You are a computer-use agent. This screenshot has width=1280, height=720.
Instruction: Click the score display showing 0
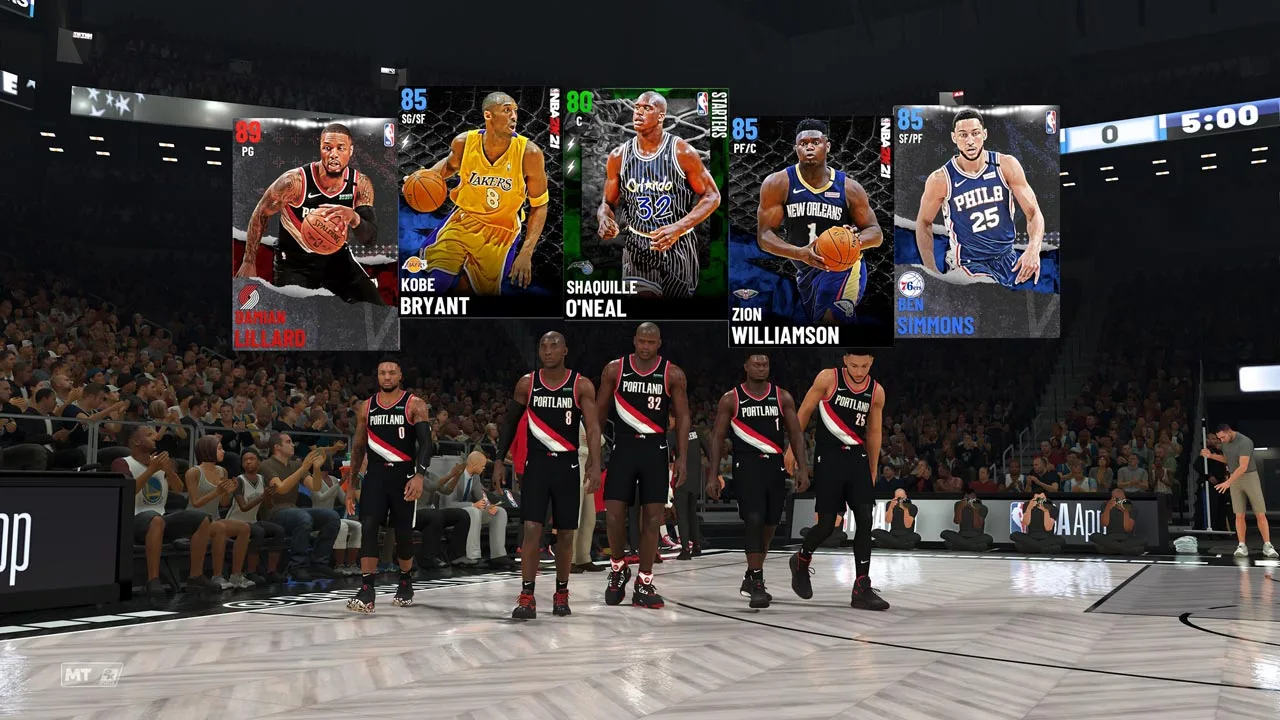pos(1110,132)
